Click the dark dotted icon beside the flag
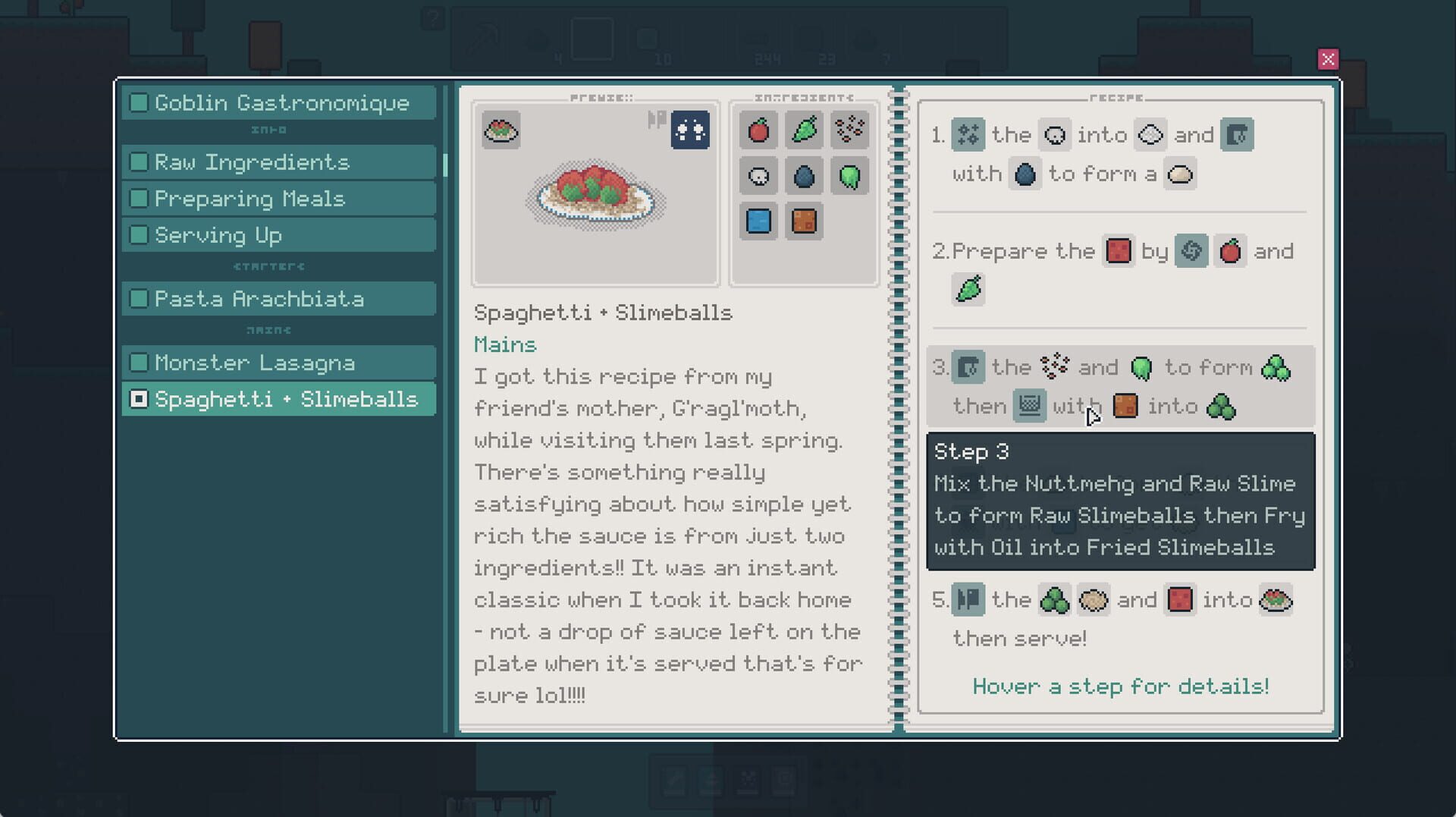This screenshot has height=817, width=1456. pyautogui.click(x=690, y=130)
